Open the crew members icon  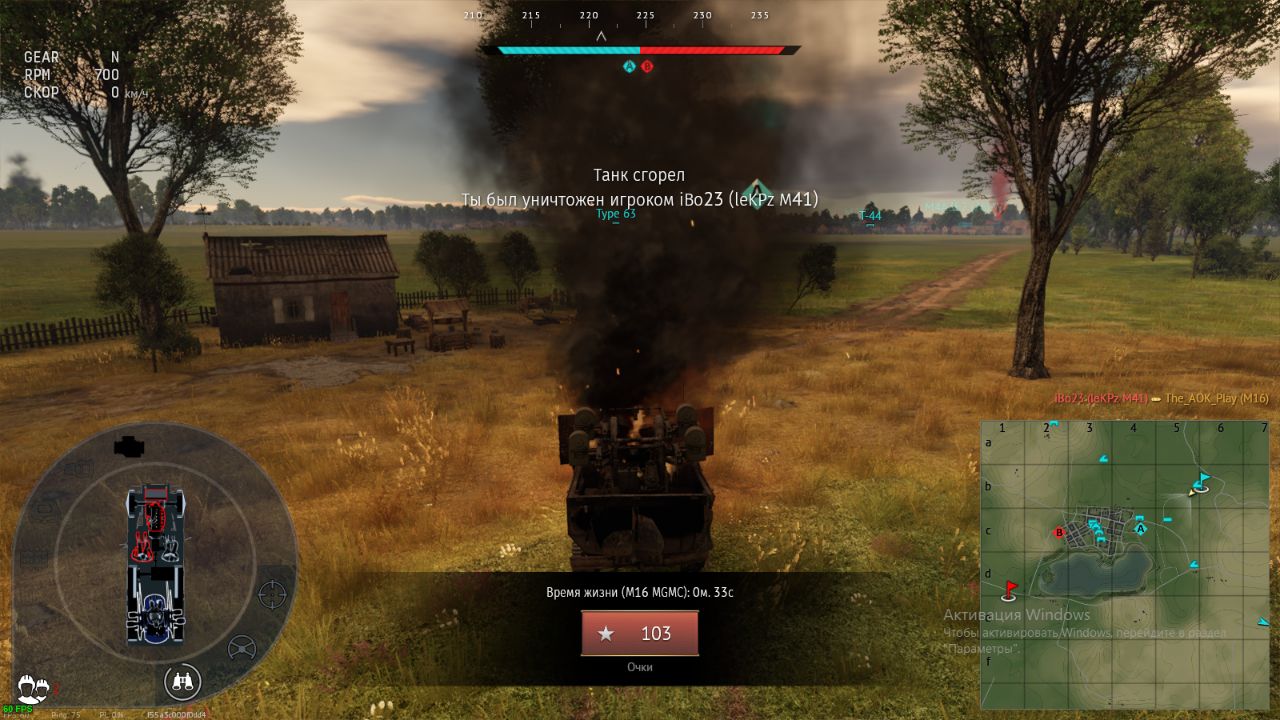pyautogui.click(x=33, y=686)
